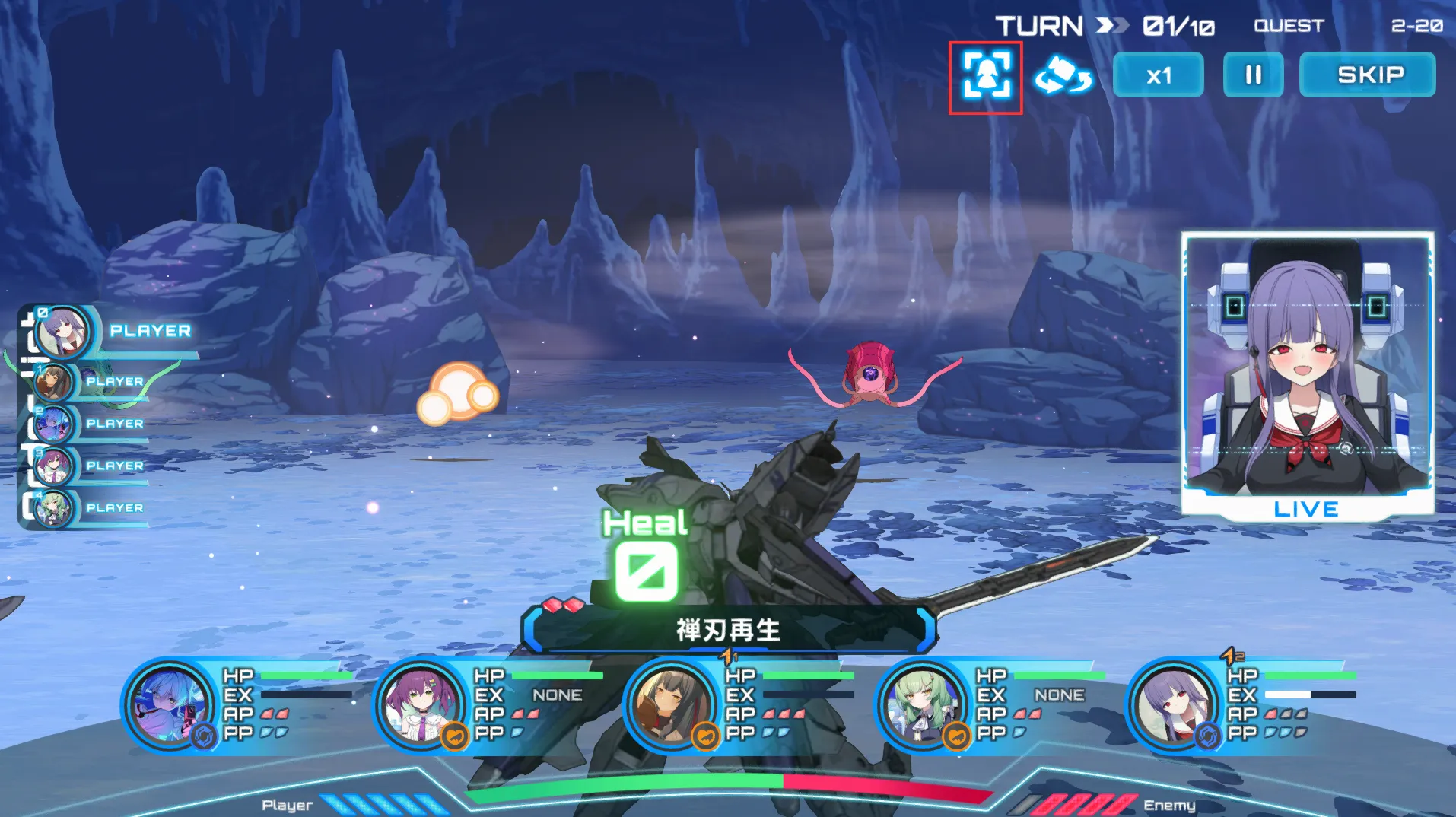Toggle the x1 battle speed
The width and height of the screenshot is (1456, 817).
point(1158,75)
